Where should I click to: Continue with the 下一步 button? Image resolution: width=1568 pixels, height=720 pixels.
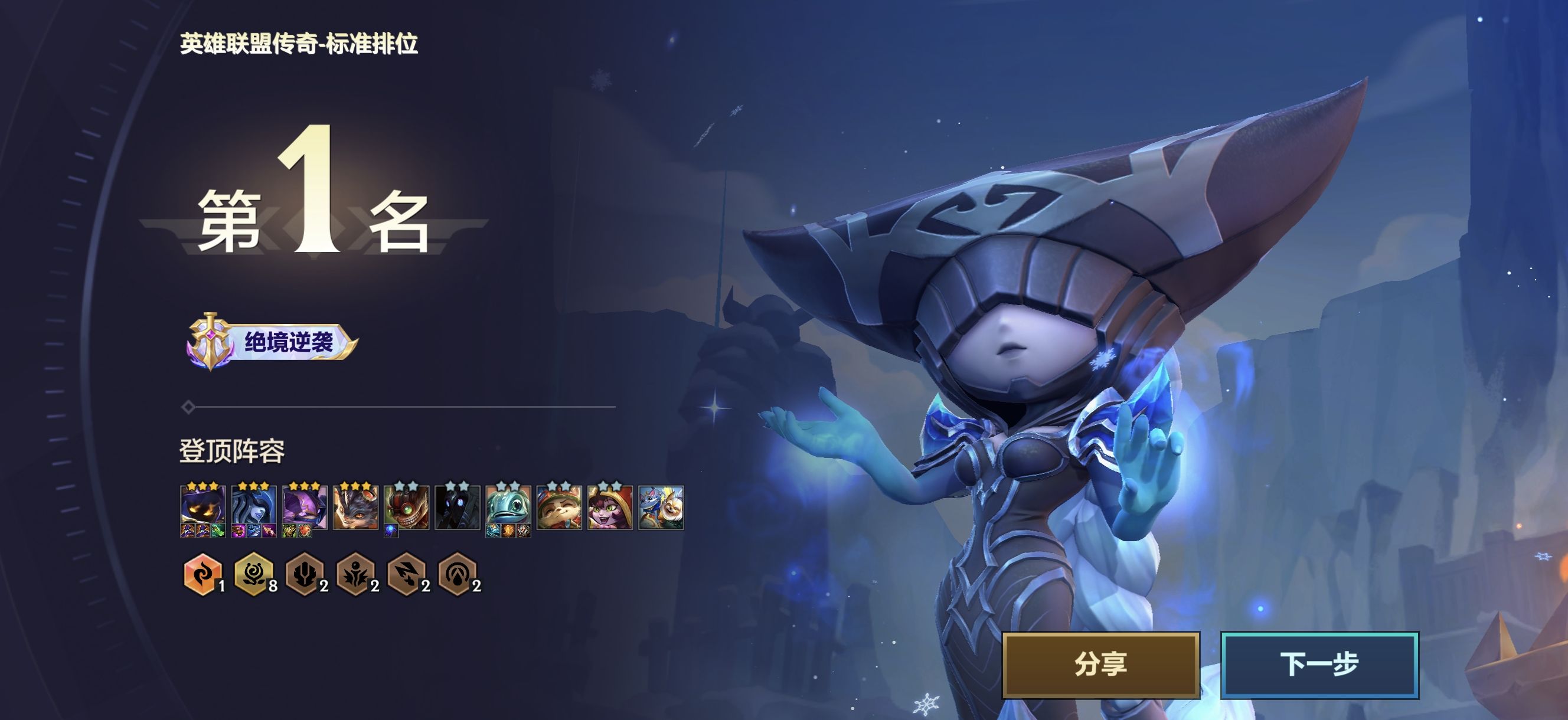[1319, 664]
